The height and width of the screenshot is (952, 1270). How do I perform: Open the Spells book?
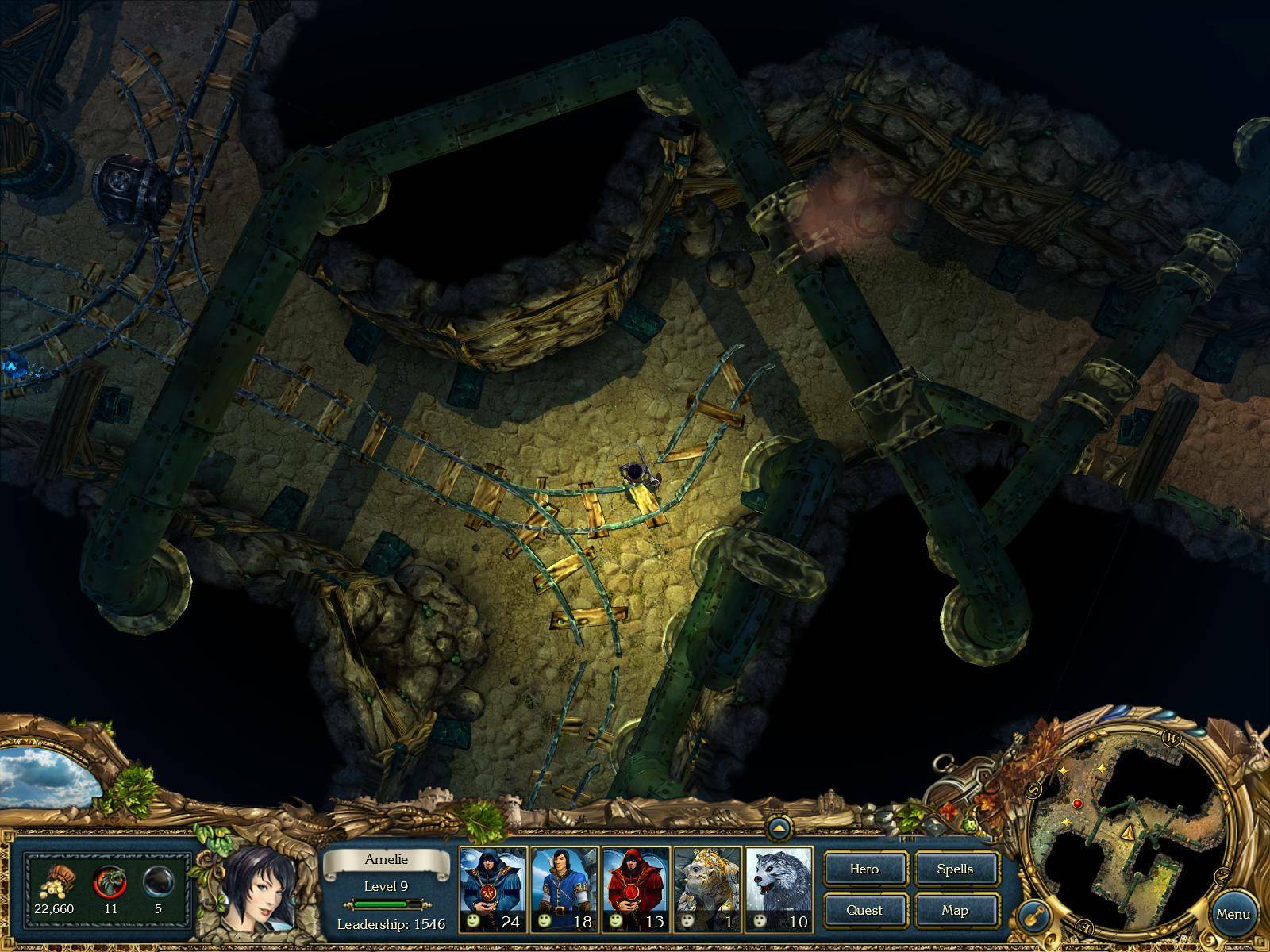[956, 869]
